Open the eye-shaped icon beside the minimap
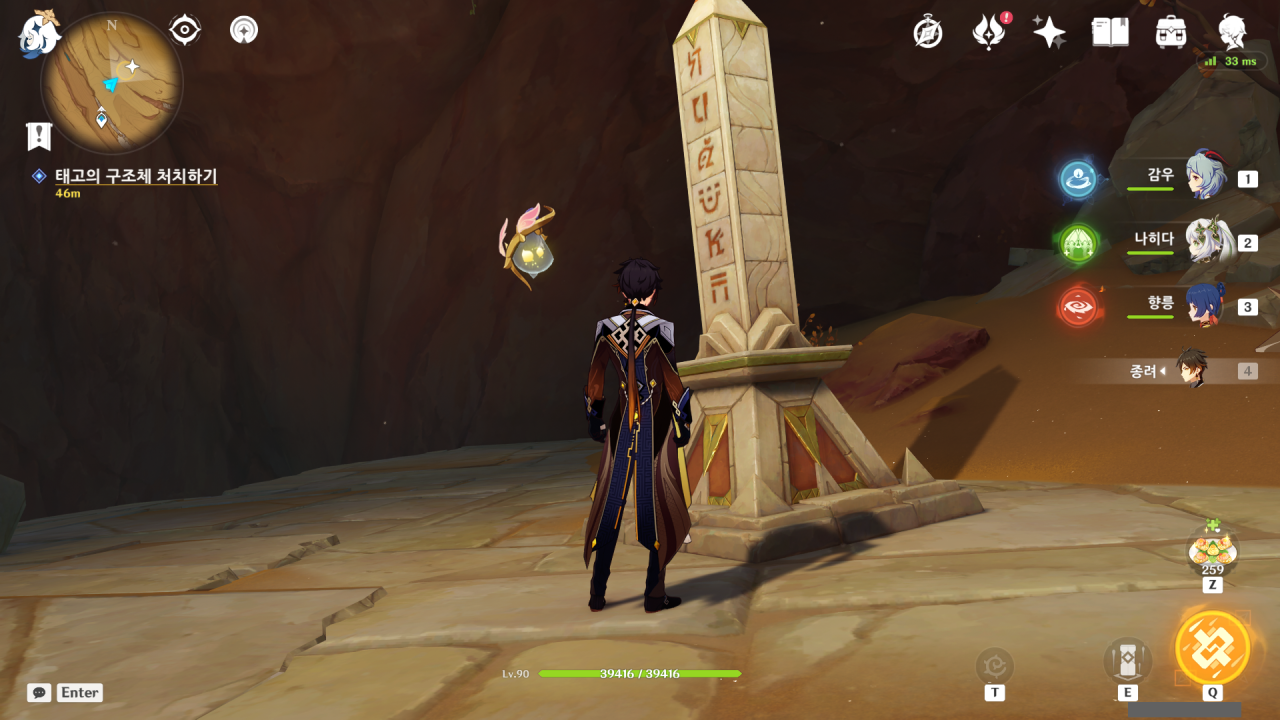Image resolution: width=1280 pixels, height=720 pixels. (x=185, y=30)
